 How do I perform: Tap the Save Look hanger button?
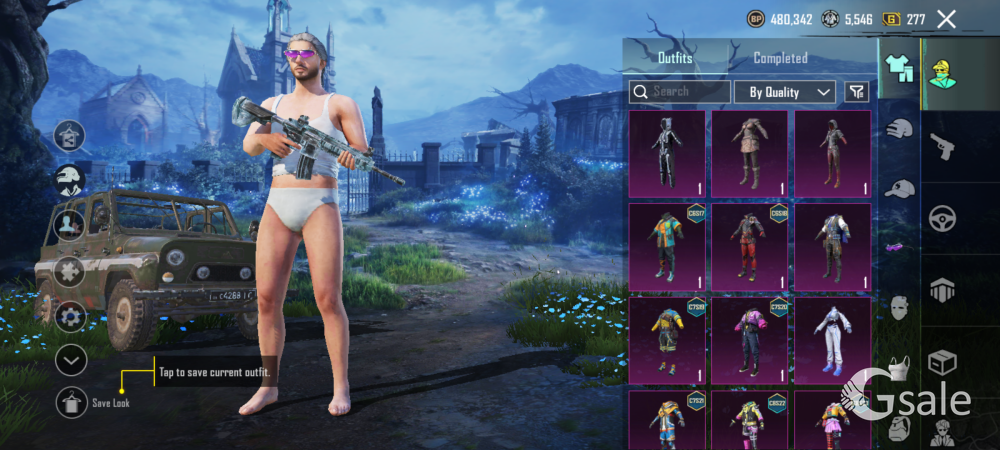click(x=71, y=402)
